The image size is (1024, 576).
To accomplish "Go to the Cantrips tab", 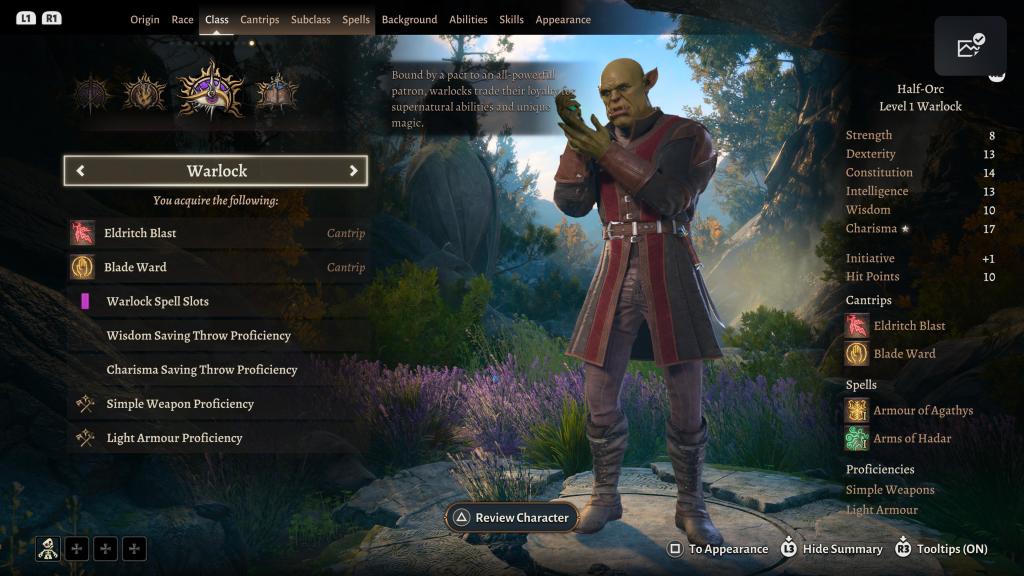I will click(x=260, y=20).
